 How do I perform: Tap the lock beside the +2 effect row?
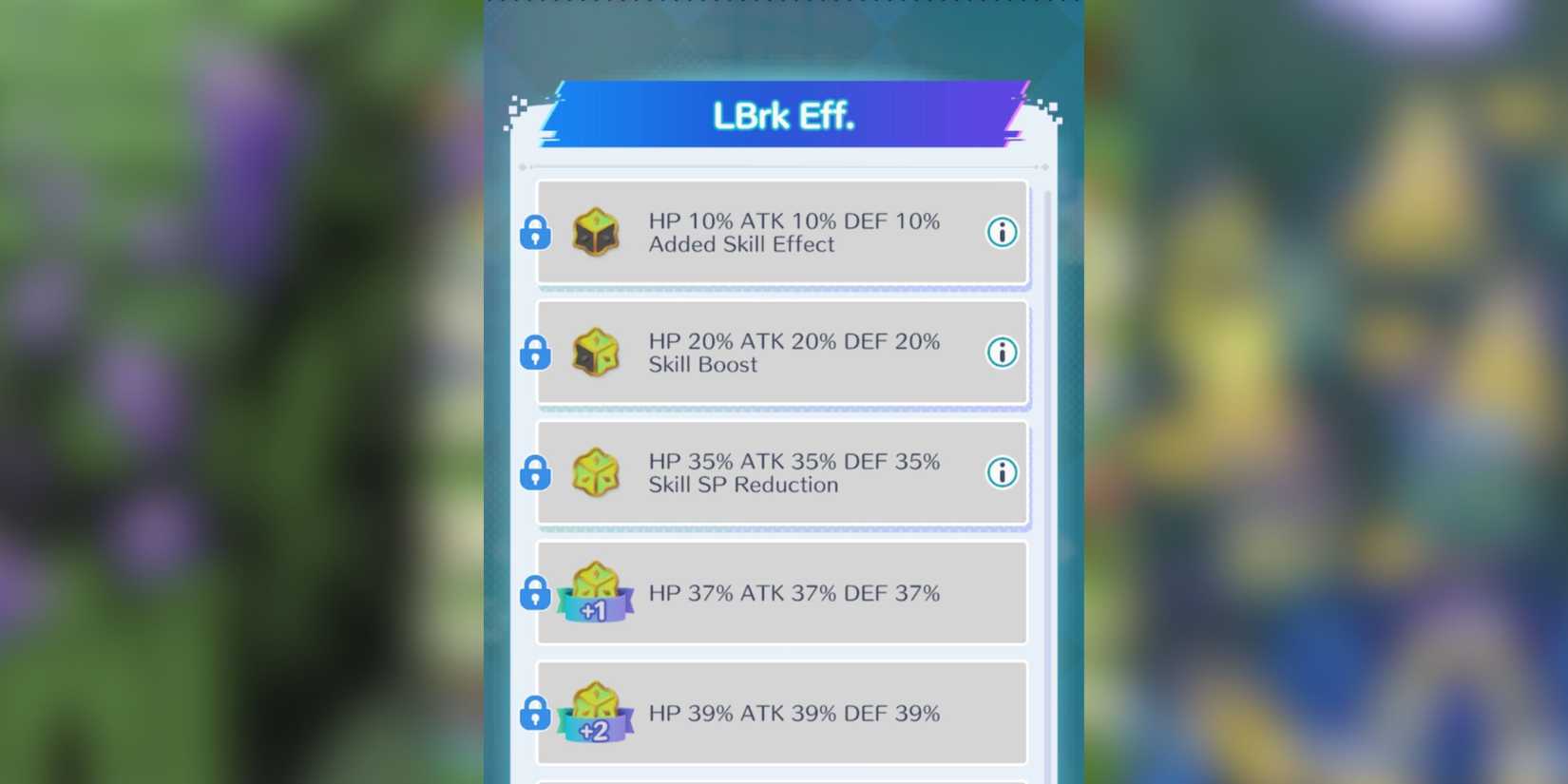(533, 714)
